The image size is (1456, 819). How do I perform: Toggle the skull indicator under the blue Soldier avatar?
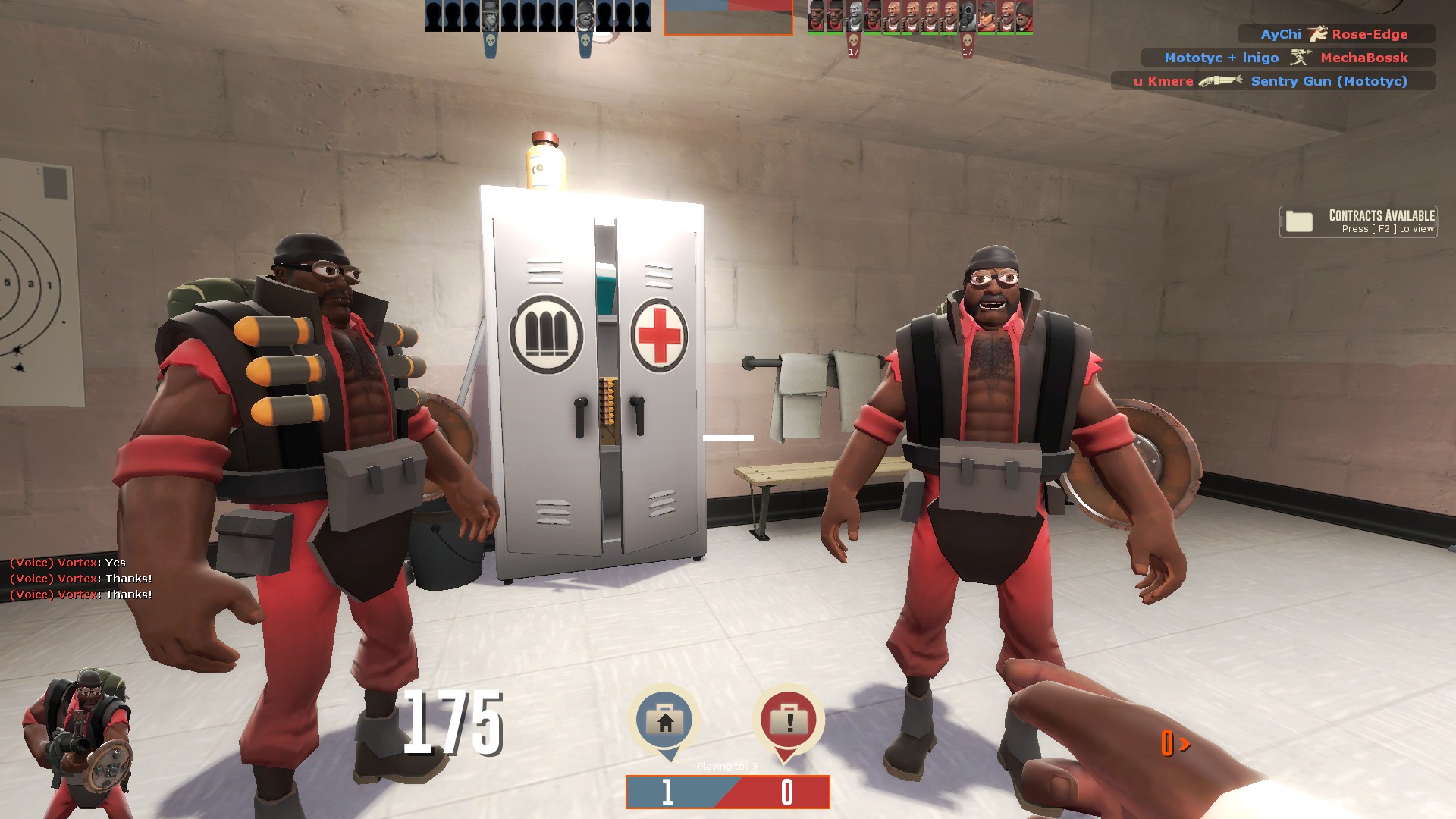(585, 40)
